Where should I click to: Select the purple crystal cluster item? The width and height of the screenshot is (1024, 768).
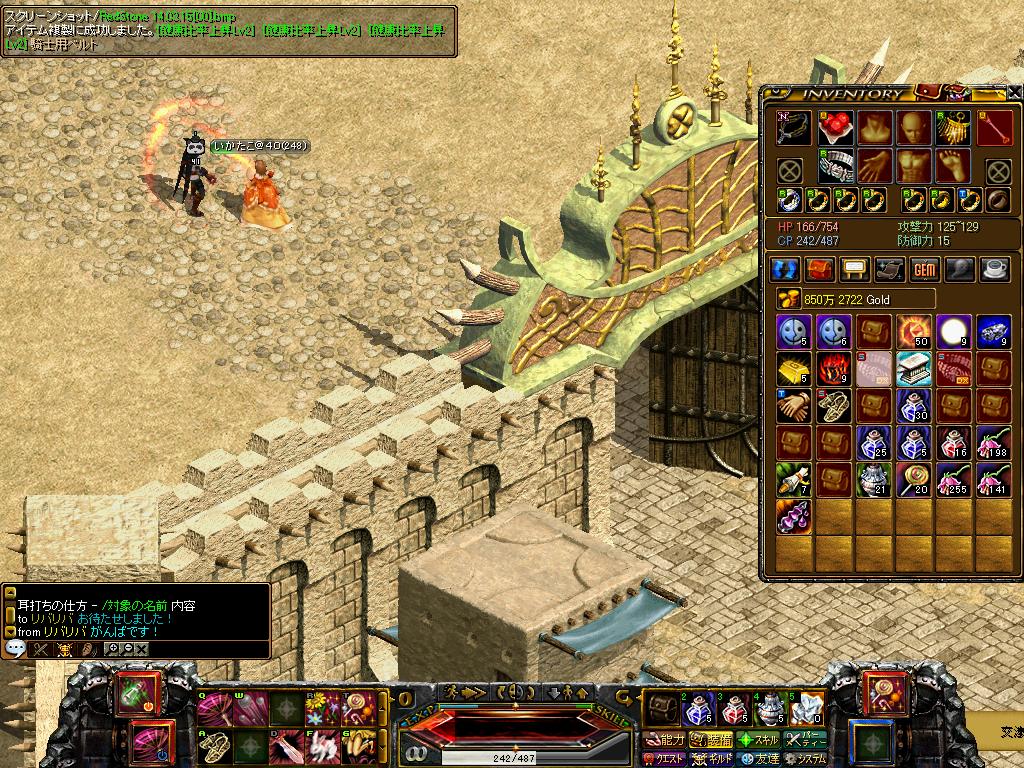coord(794,517)
